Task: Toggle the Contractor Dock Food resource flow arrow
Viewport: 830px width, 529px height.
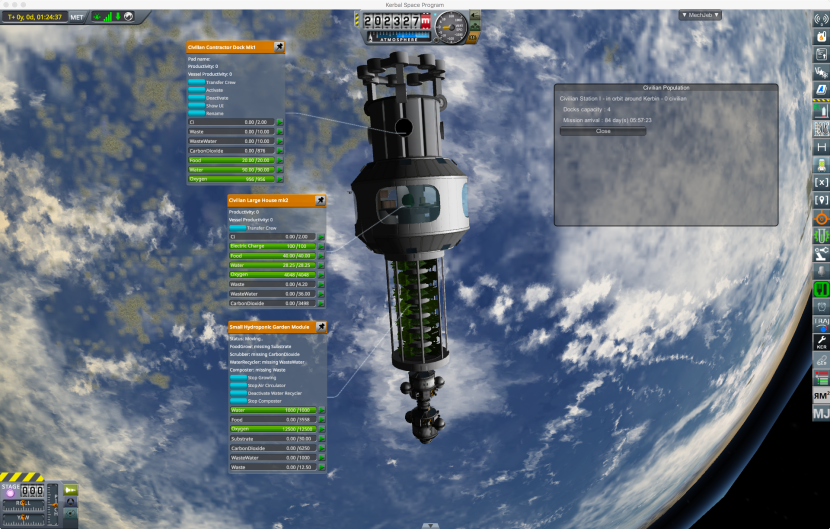Action: click(280, 160)
